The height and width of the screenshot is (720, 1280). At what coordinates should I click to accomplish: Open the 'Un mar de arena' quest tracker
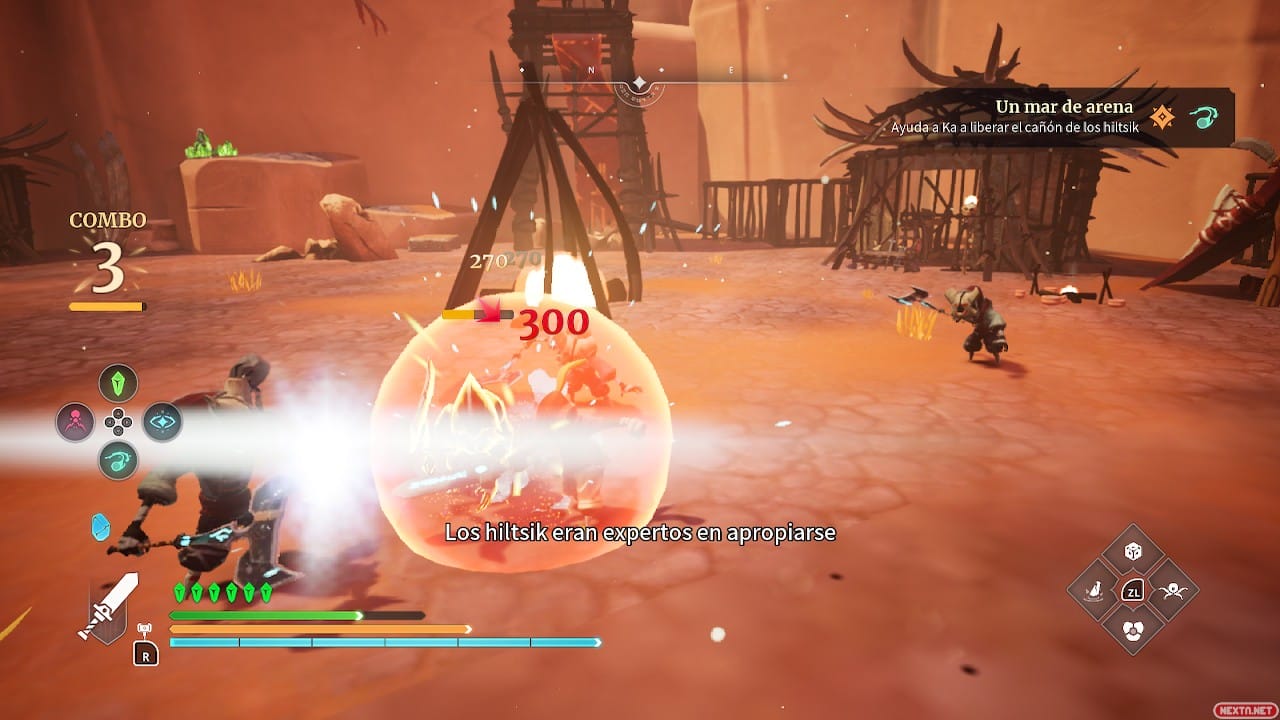pyautogui.click(x=1064, y=116)
